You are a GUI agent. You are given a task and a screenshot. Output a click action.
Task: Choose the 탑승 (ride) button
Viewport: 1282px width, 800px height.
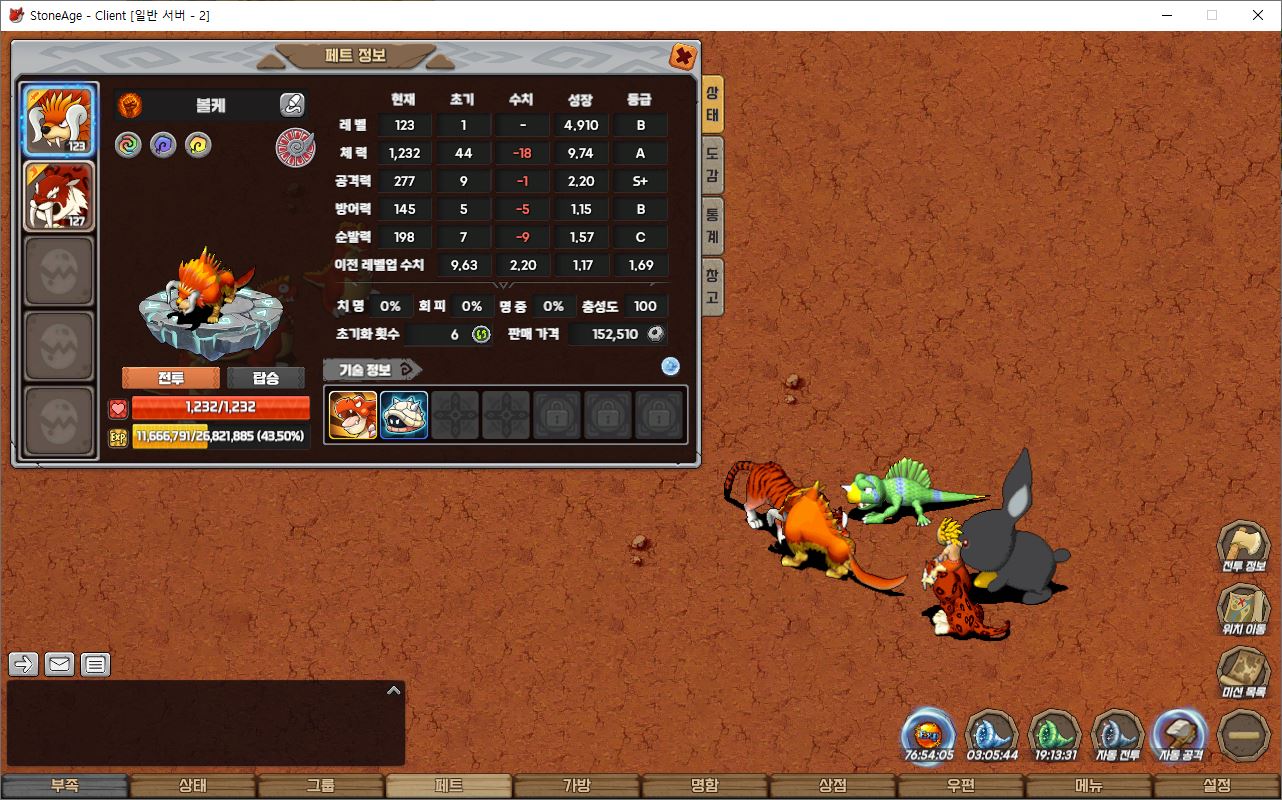265,378
